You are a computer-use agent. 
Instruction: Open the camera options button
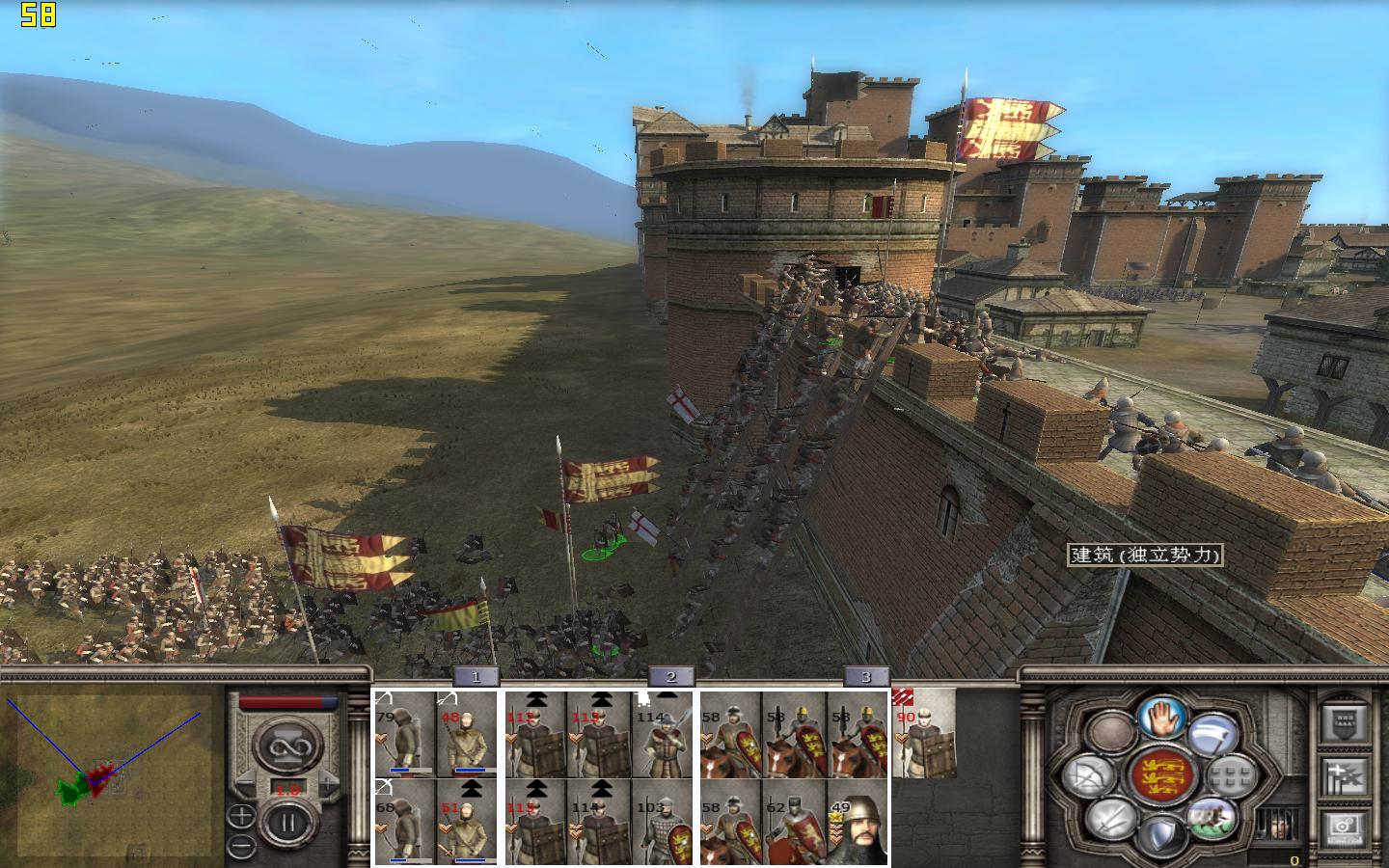click(x=1346, y=827)
